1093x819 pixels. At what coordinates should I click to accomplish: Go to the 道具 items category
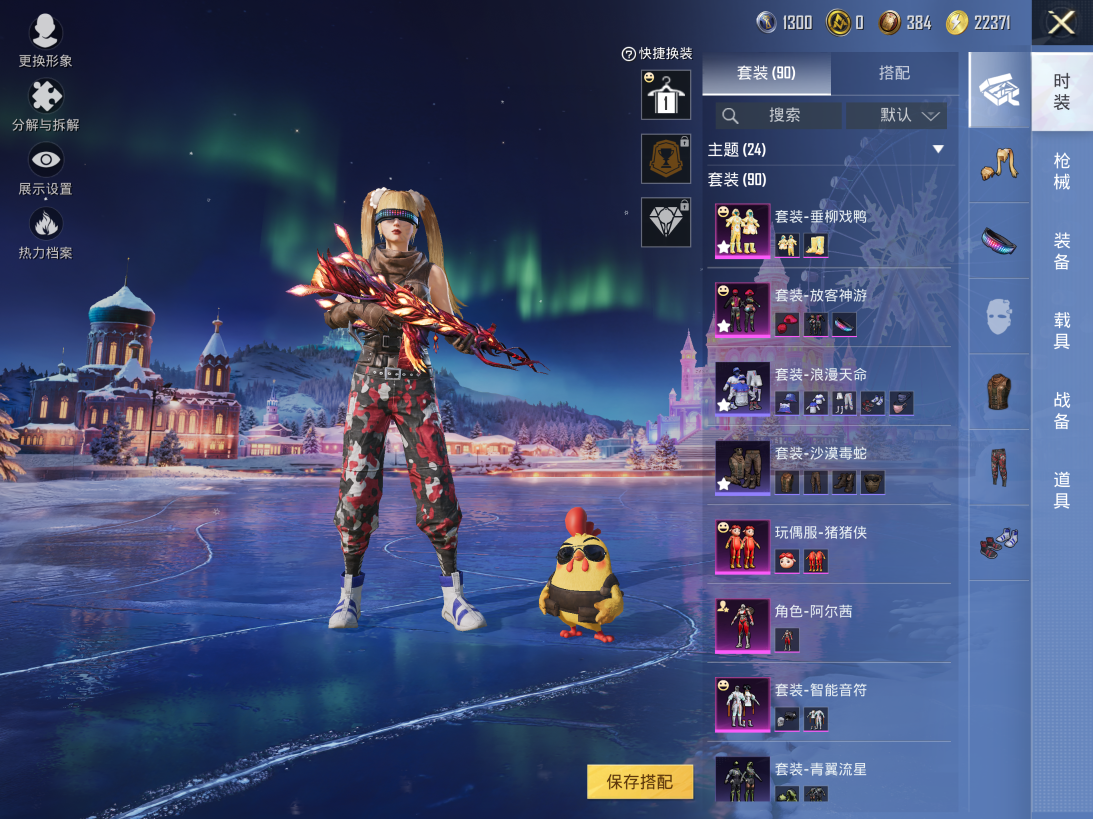[1061, 490]
